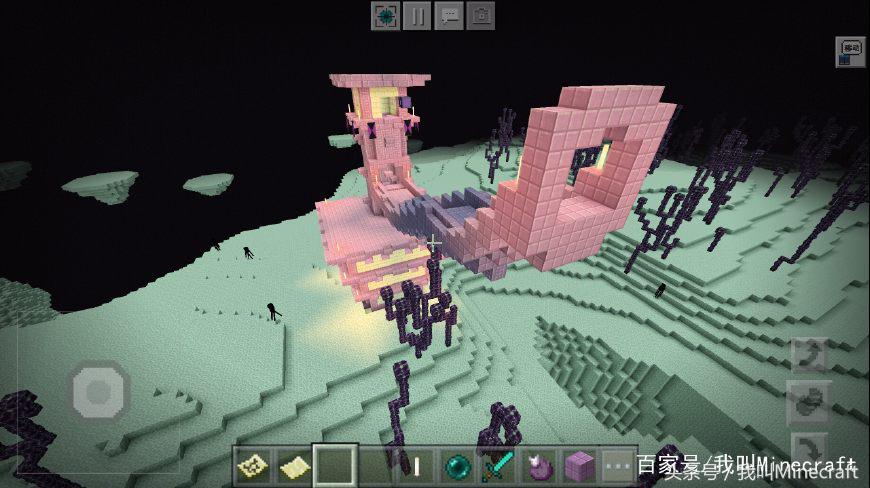Open the chat window
This screenshot has height=488, width=870.
[449, 16]
